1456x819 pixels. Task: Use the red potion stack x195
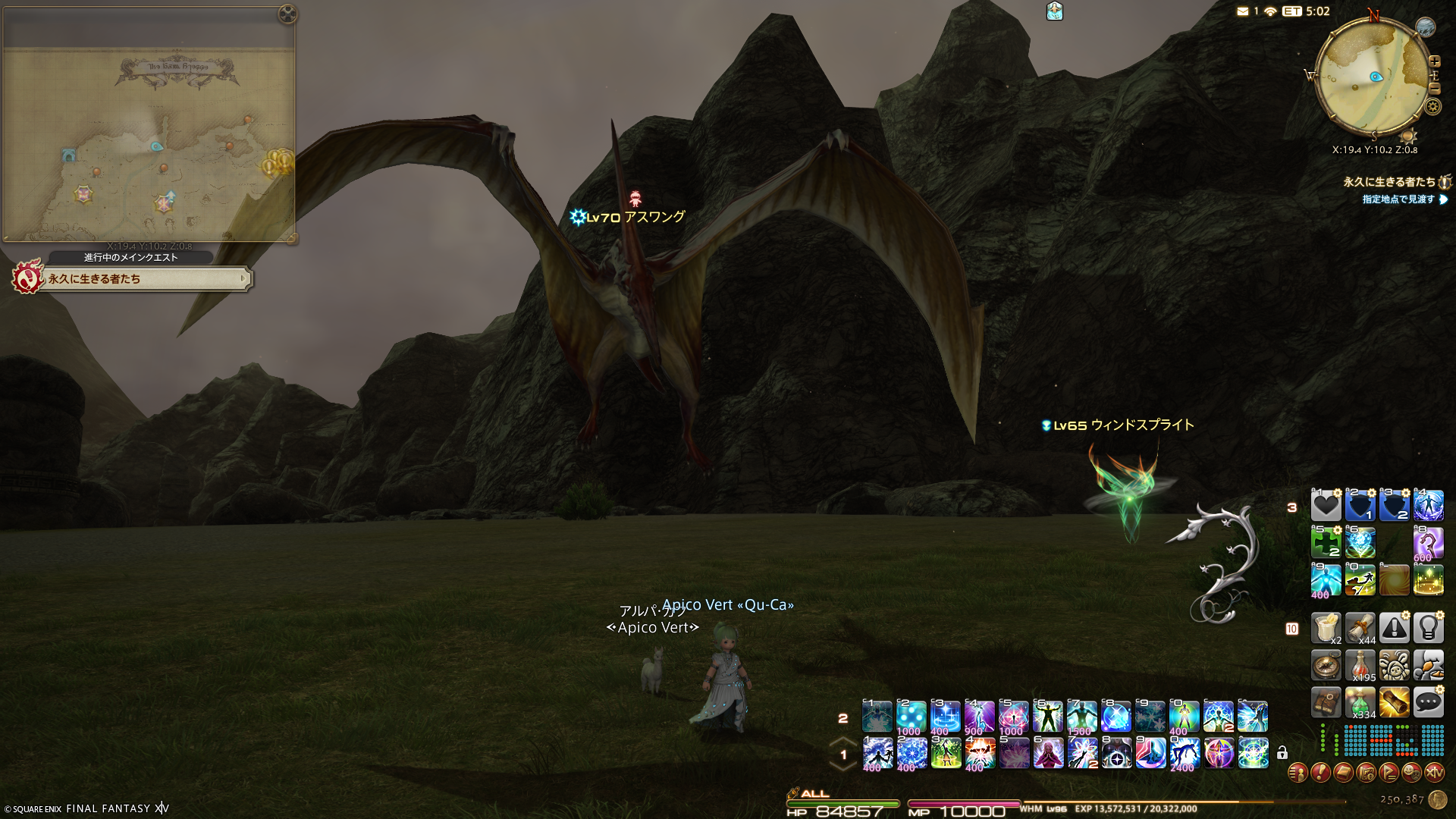click(1360, 665)
